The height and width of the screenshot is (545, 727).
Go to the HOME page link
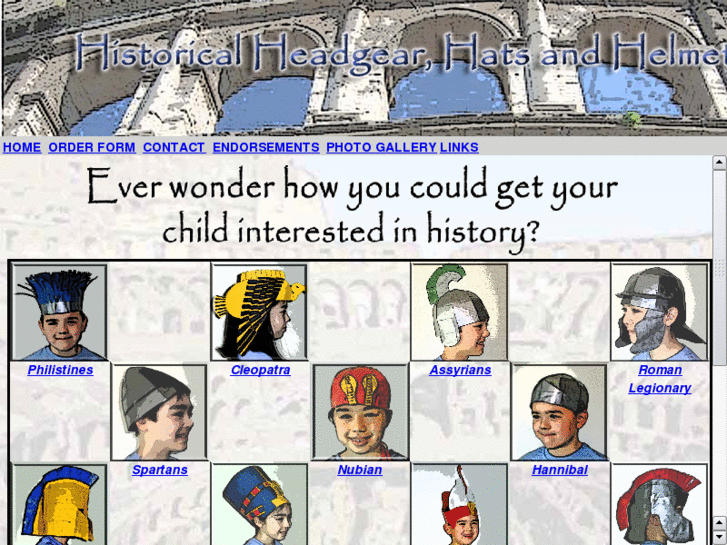[22, 147]
